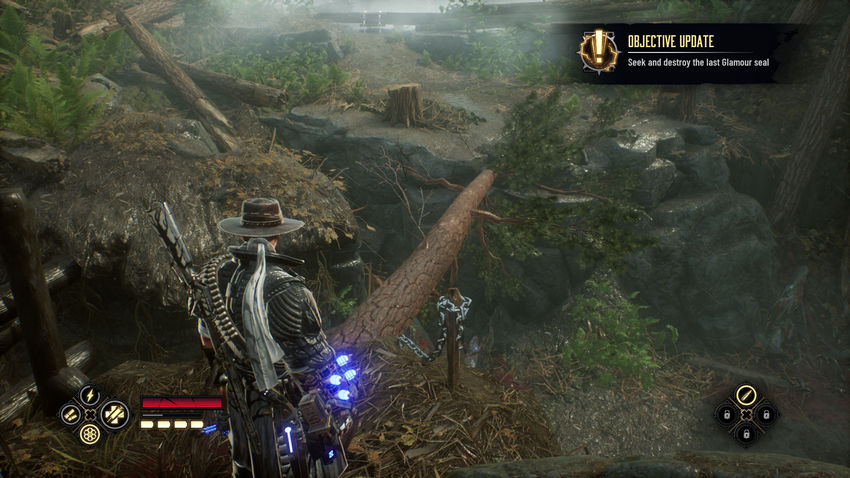Activate the lightning bolt ability
The image size is (850, 478).
89,395
